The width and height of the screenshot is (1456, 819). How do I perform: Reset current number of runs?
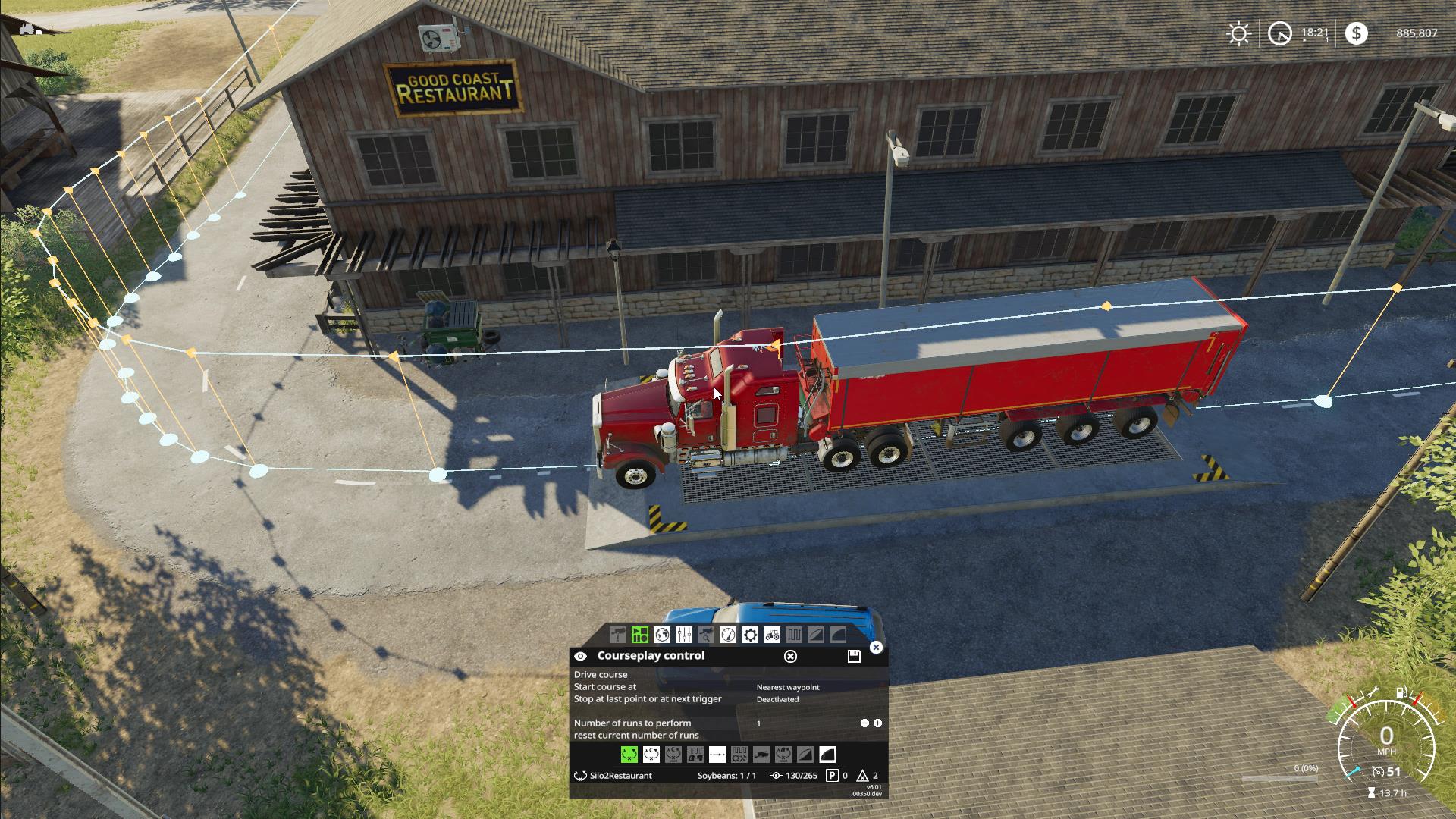636,735
